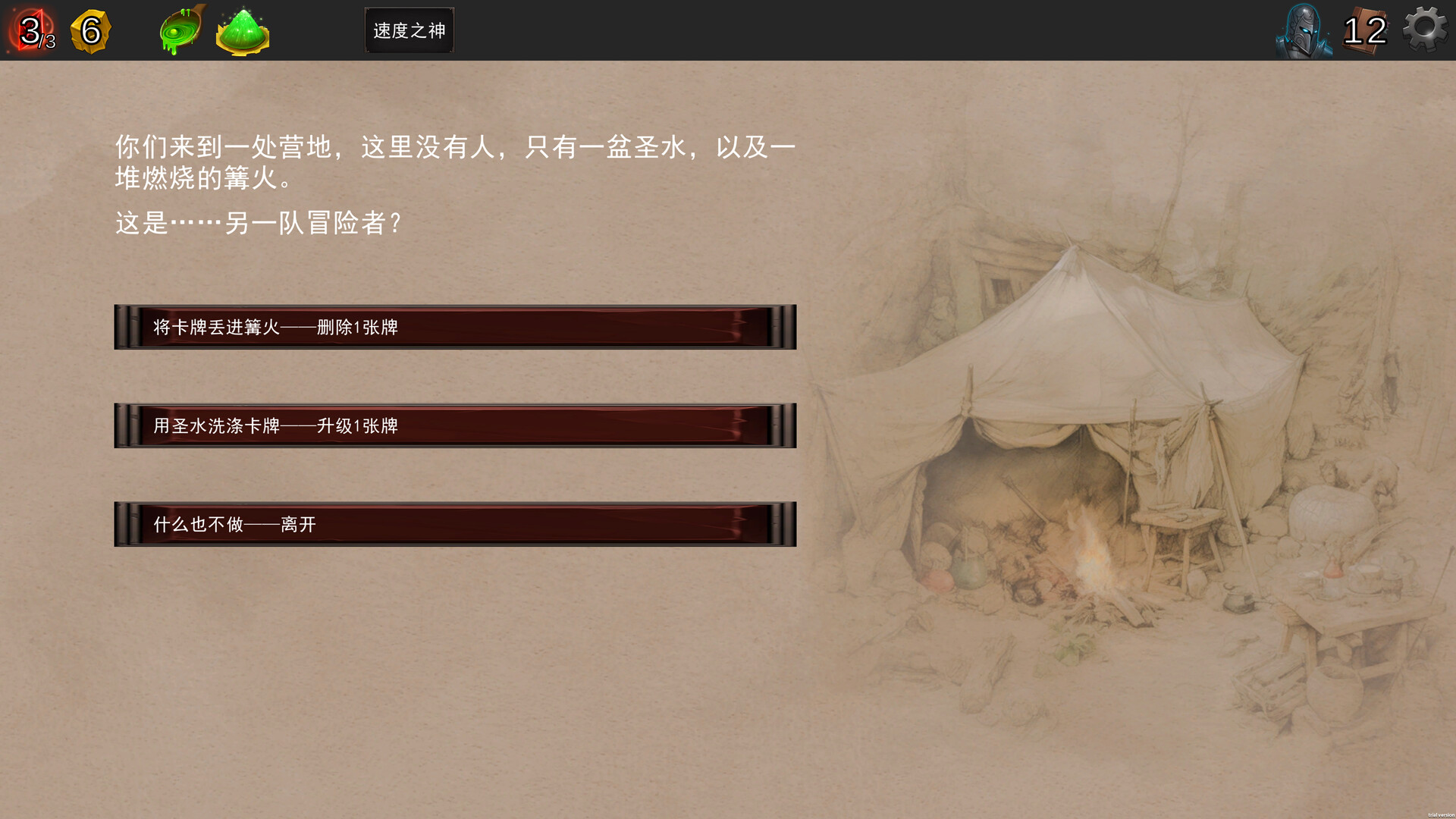Click the armored knight avatar top right
This screenshot has height=819, width=1456.
point(1303,30)
